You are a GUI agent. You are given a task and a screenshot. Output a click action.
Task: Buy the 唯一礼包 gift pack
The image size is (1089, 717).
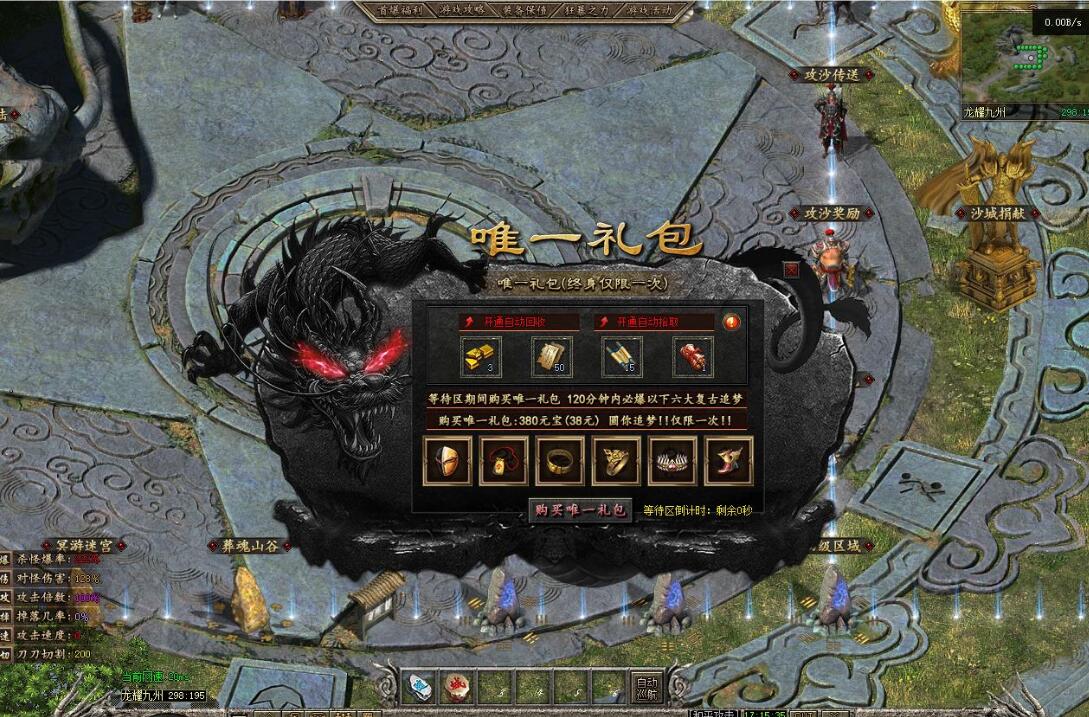[580, 510]
